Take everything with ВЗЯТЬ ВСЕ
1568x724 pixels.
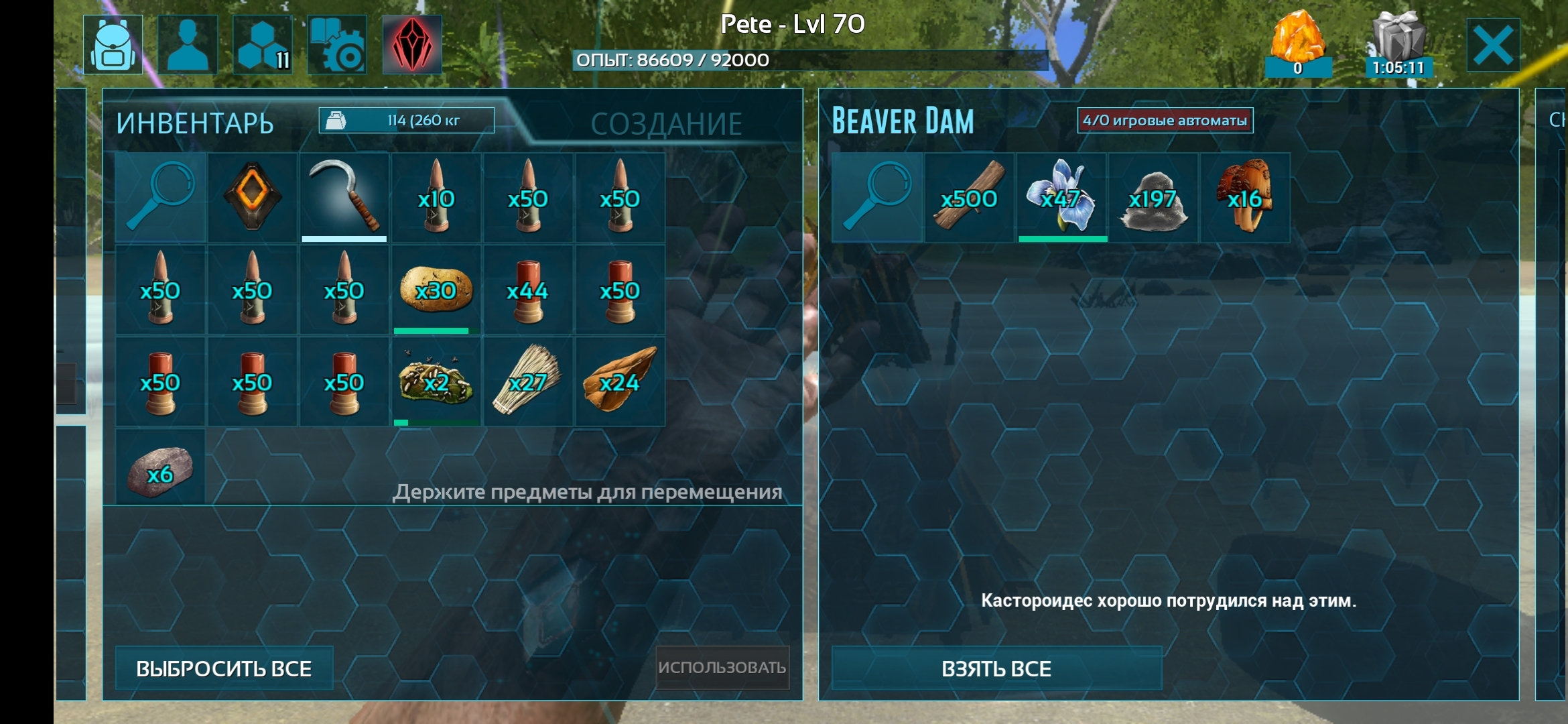coord(996,668)
